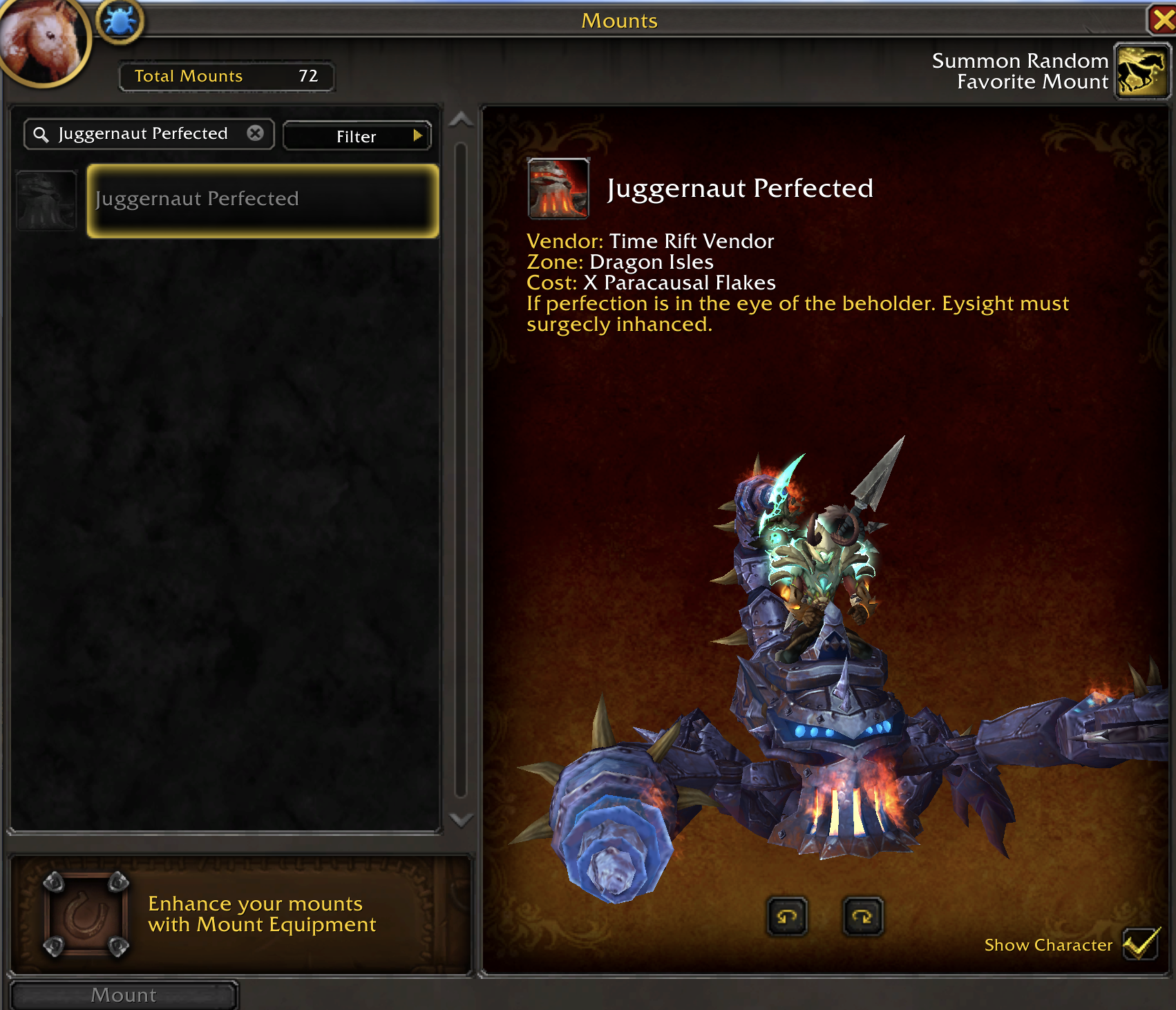Click the blue bug report icon
The image size is (1176, 1010).
120,21
